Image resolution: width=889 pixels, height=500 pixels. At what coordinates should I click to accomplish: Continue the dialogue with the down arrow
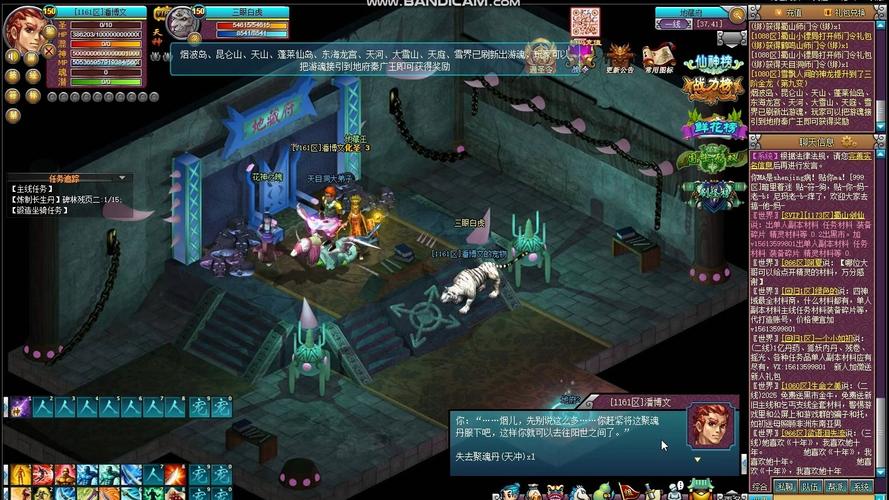(696, 459)
